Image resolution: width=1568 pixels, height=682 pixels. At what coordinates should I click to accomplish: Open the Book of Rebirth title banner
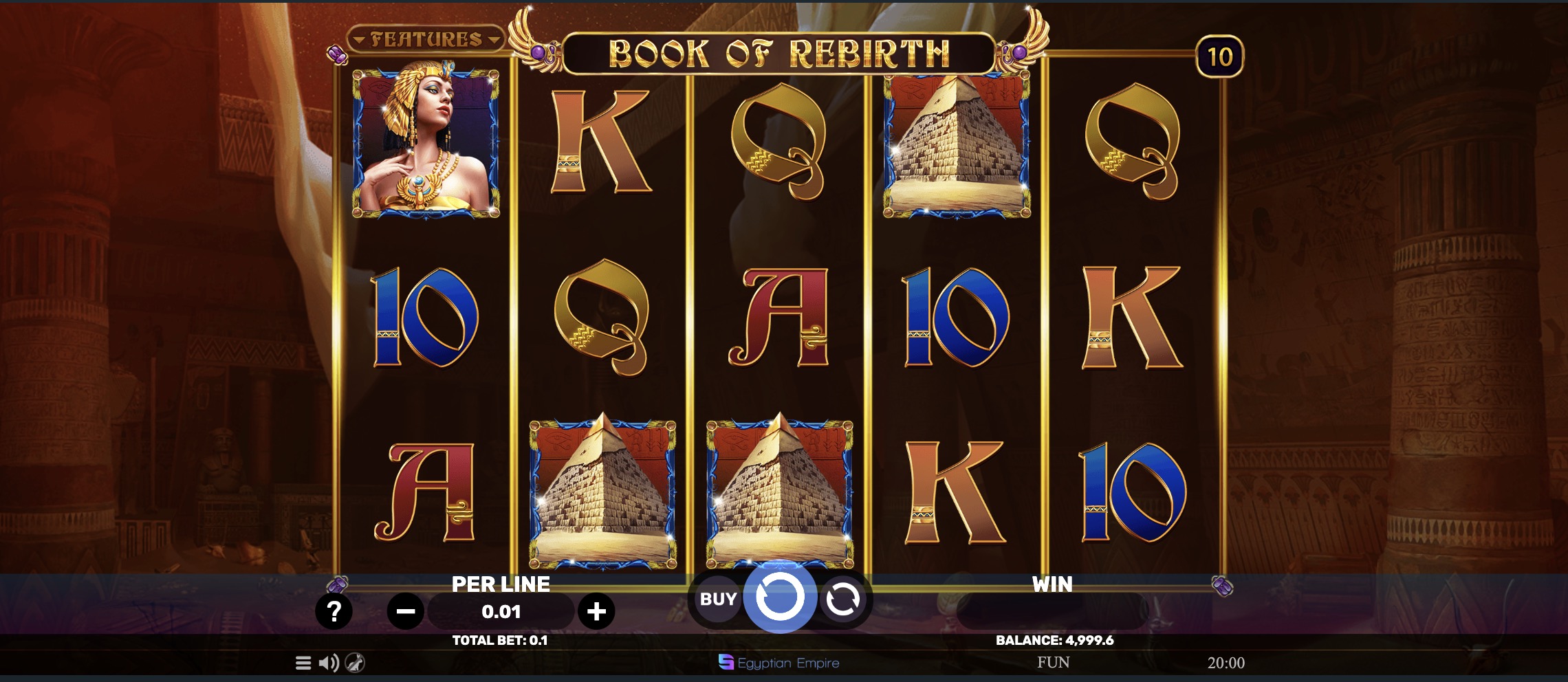[x=779, y=50]
